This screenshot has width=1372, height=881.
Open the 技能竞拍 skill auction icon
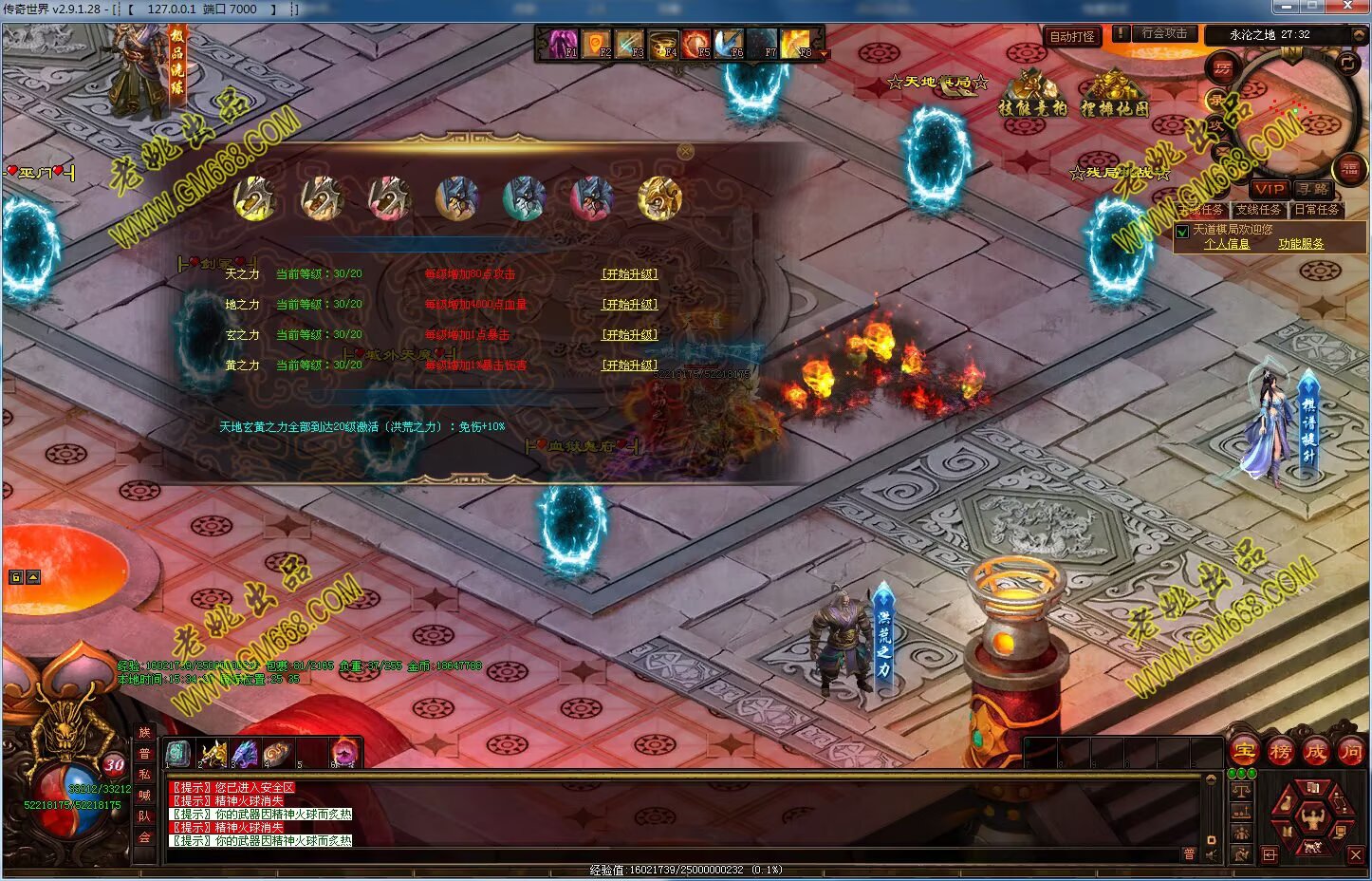(1032, 95)
